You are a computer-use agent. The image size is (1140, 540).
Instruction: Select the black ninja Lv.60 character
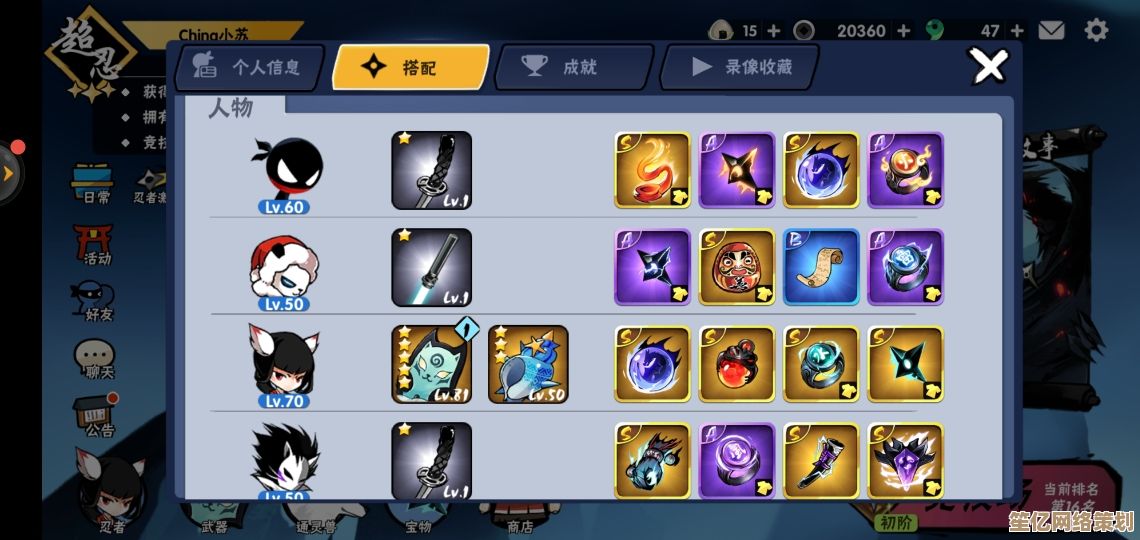click(286, 171)
